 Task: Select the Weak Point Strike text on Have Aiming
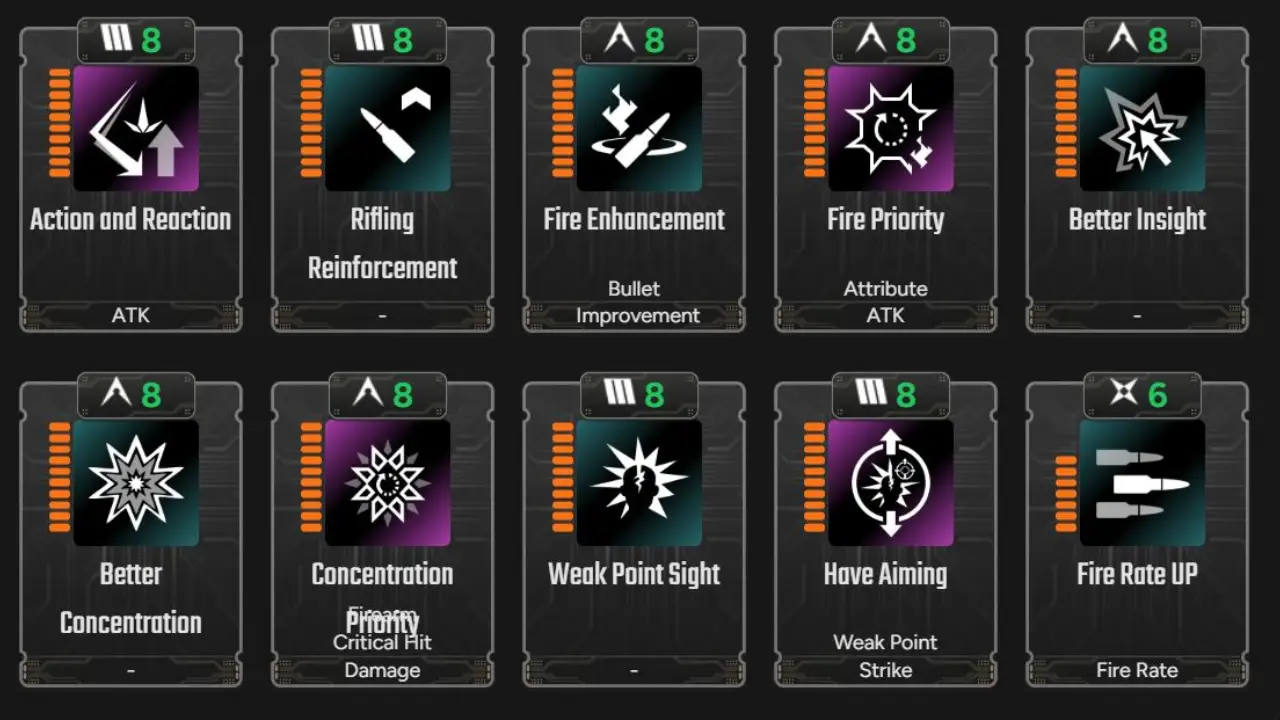[885, 656]
